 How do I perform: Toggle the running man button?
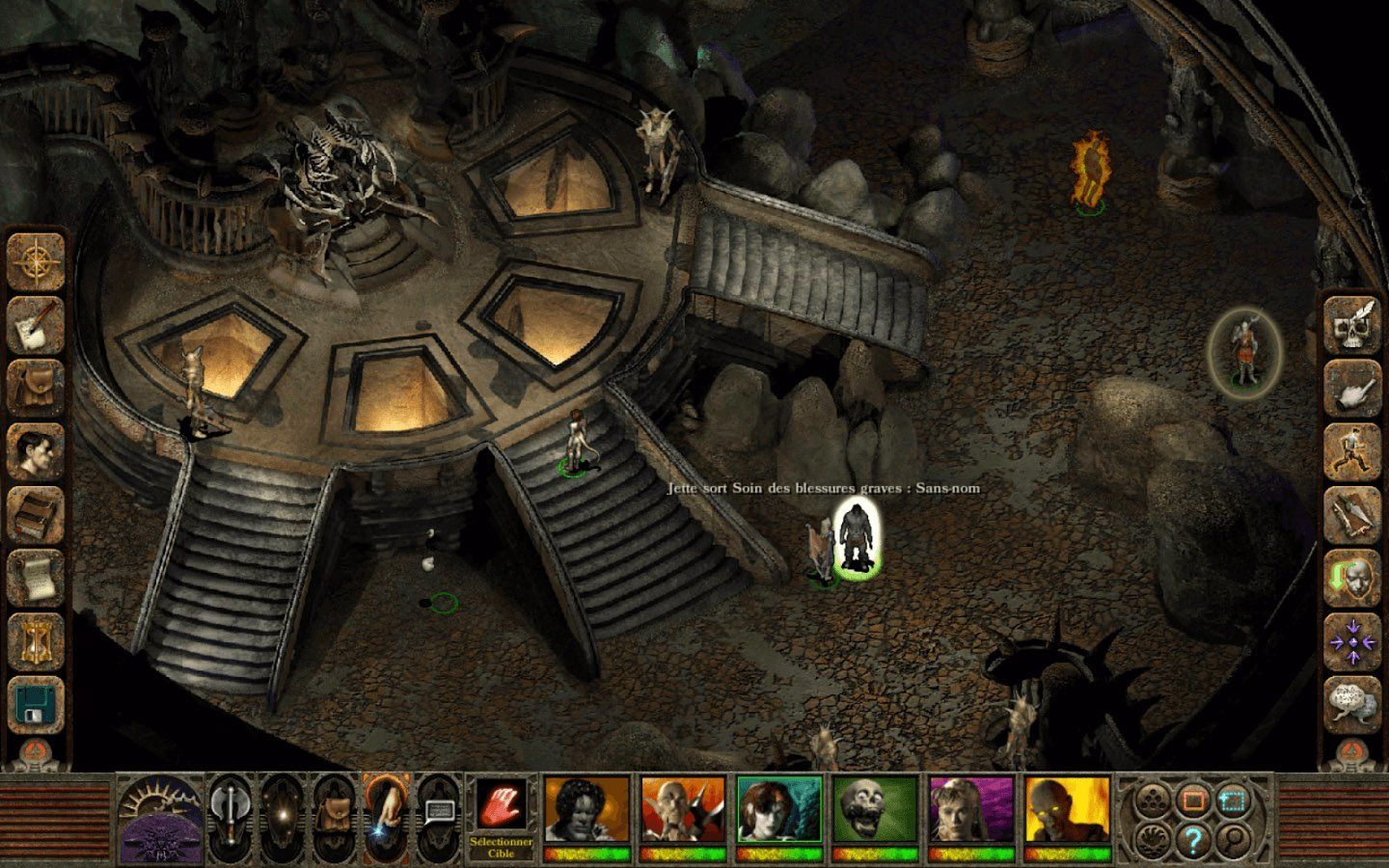(x=1351, y=452)
